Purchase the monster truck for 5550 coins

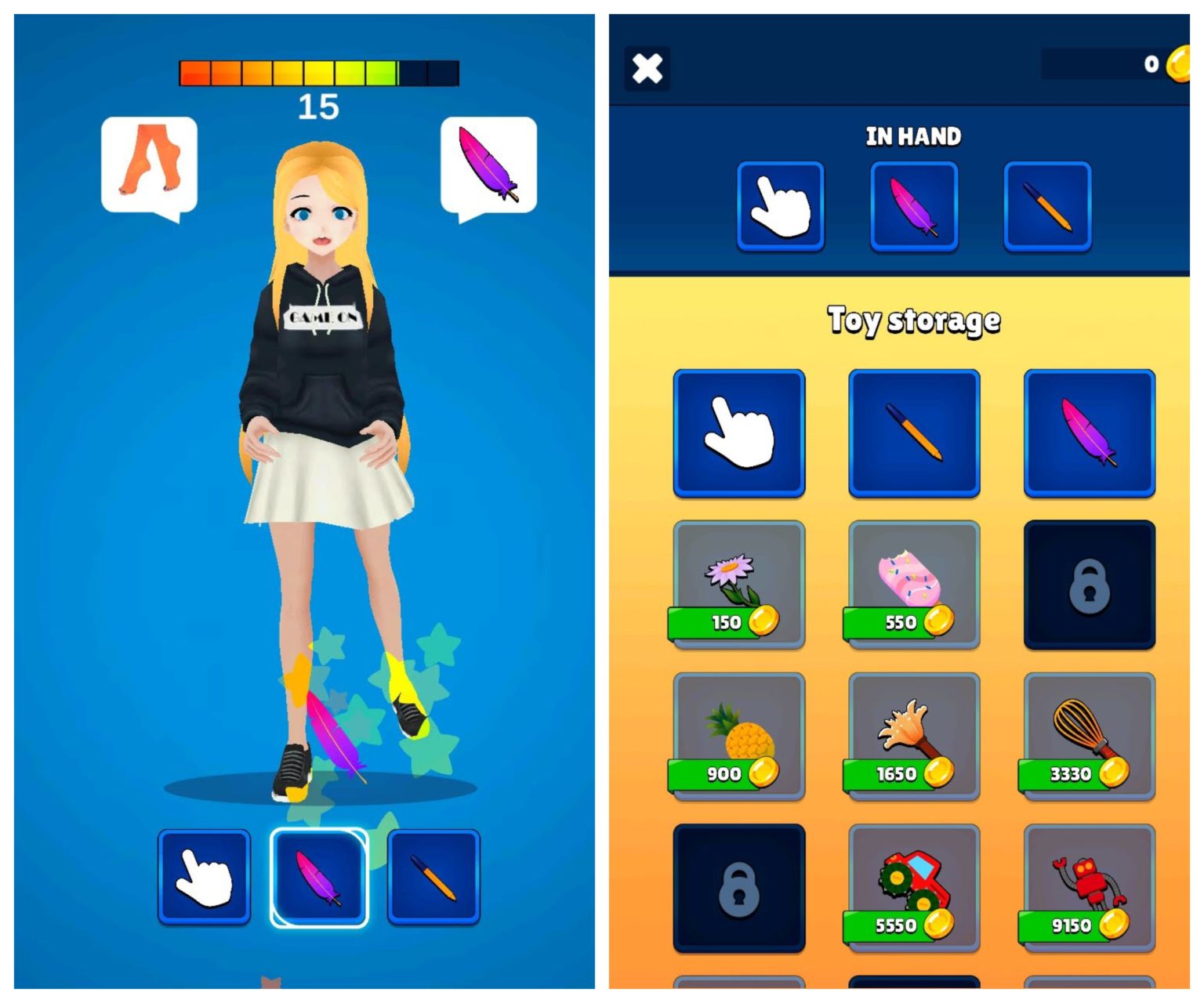(914, 888)
